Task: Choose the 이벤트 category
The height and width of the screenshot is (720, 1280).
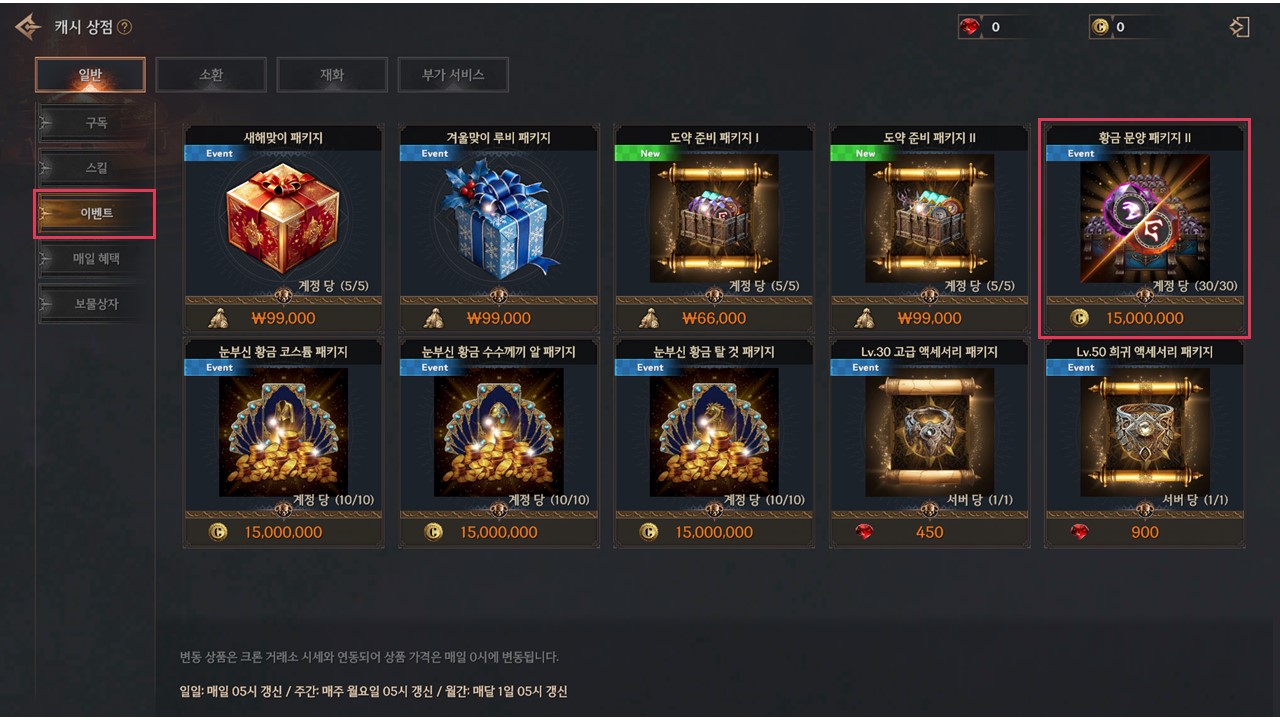Action: click(x=96, y=214)
